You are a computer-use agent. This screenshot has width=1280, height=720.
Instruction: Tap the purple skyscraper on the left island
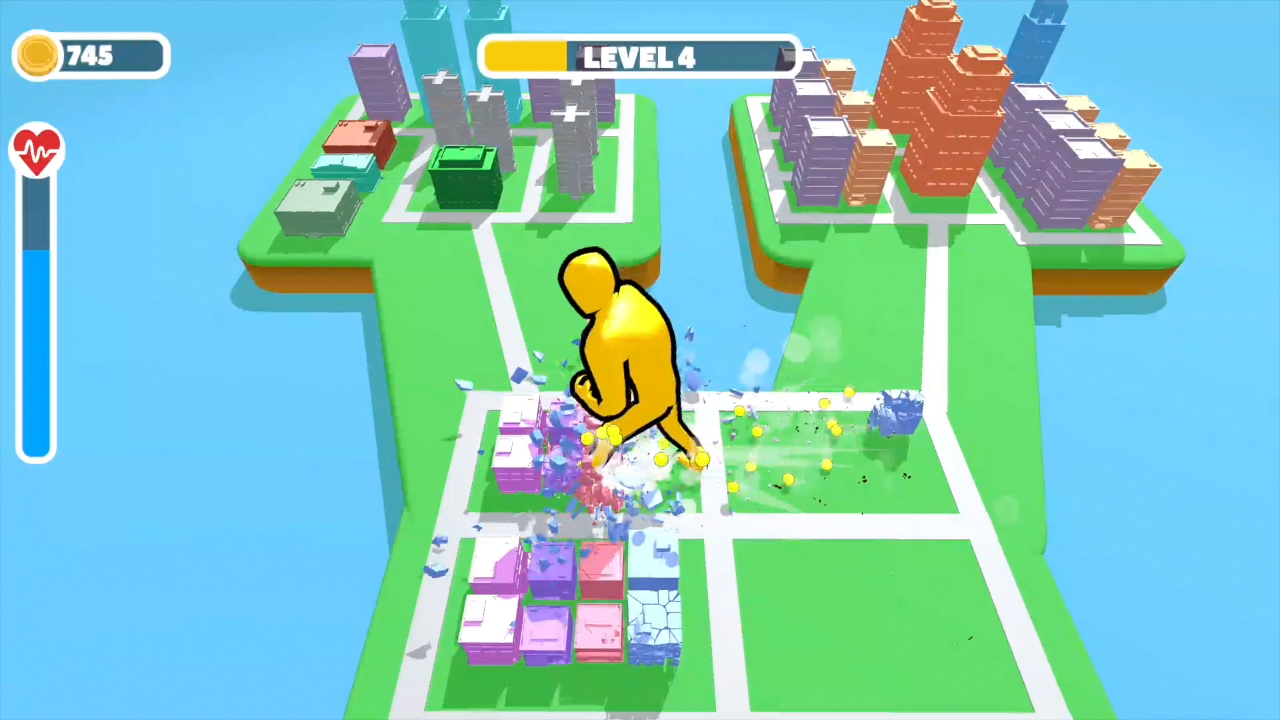375,80
